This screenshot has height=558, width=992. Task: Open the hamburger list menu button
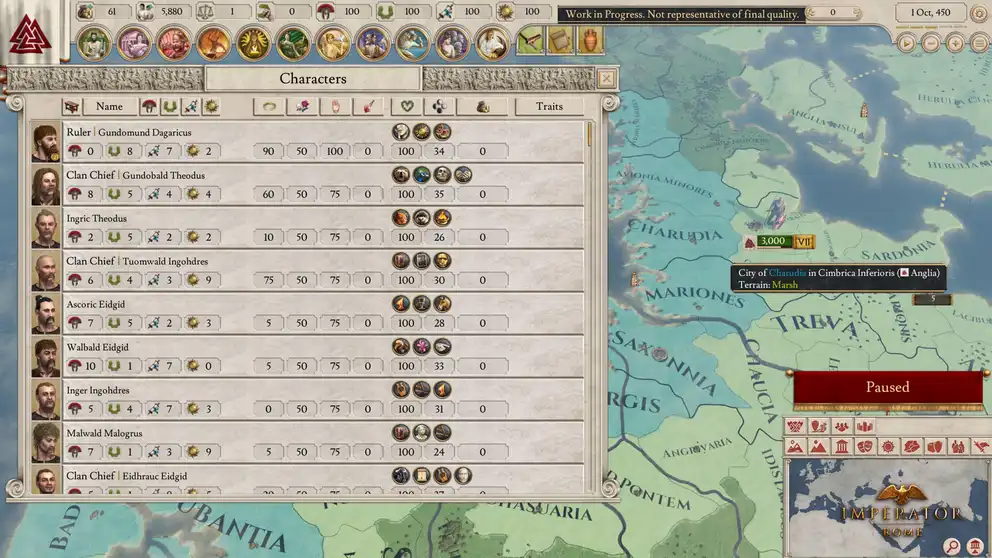(979, 43)
